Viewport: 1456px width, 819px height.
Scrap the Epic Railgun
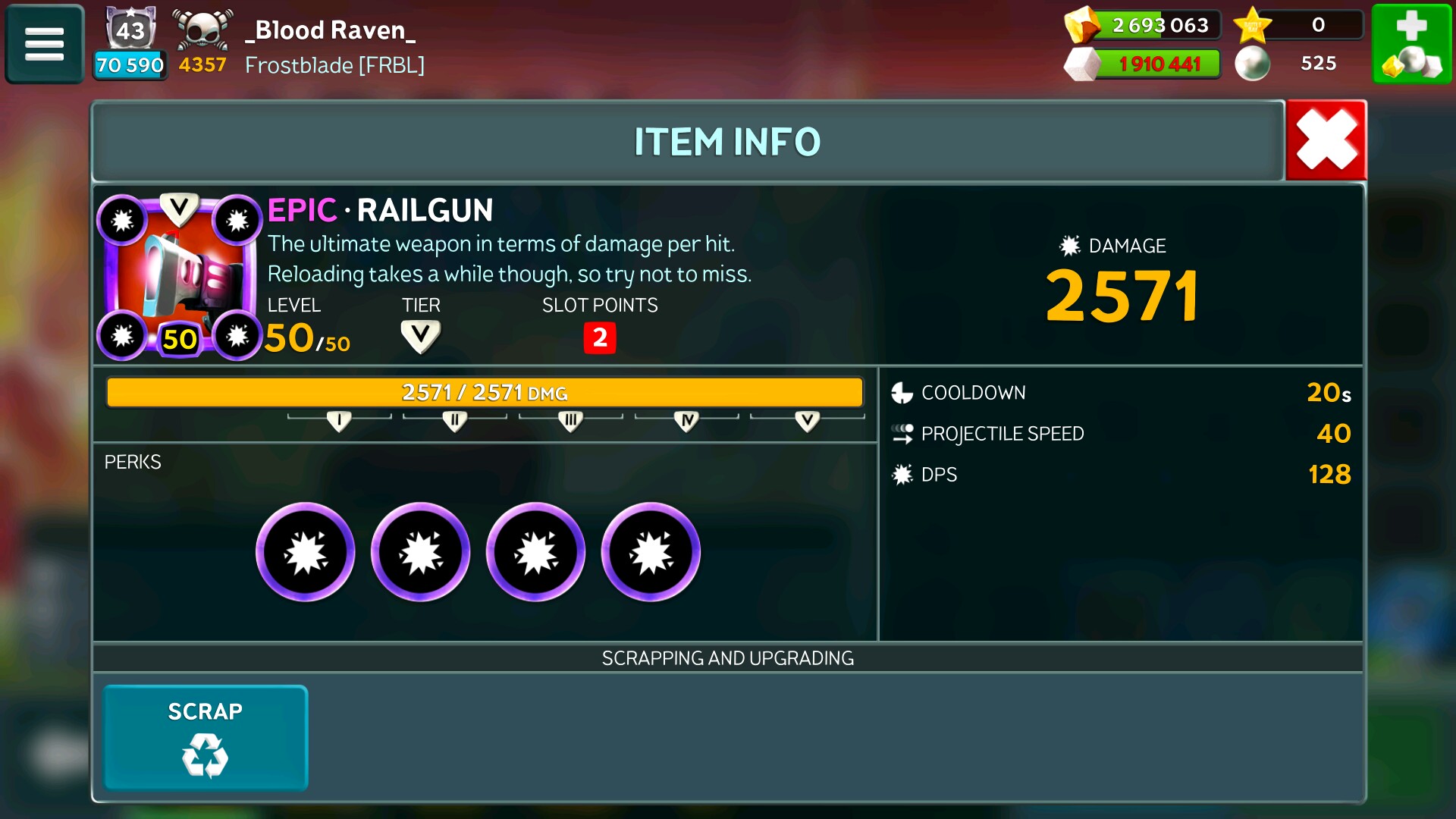[x=206, y=737]
